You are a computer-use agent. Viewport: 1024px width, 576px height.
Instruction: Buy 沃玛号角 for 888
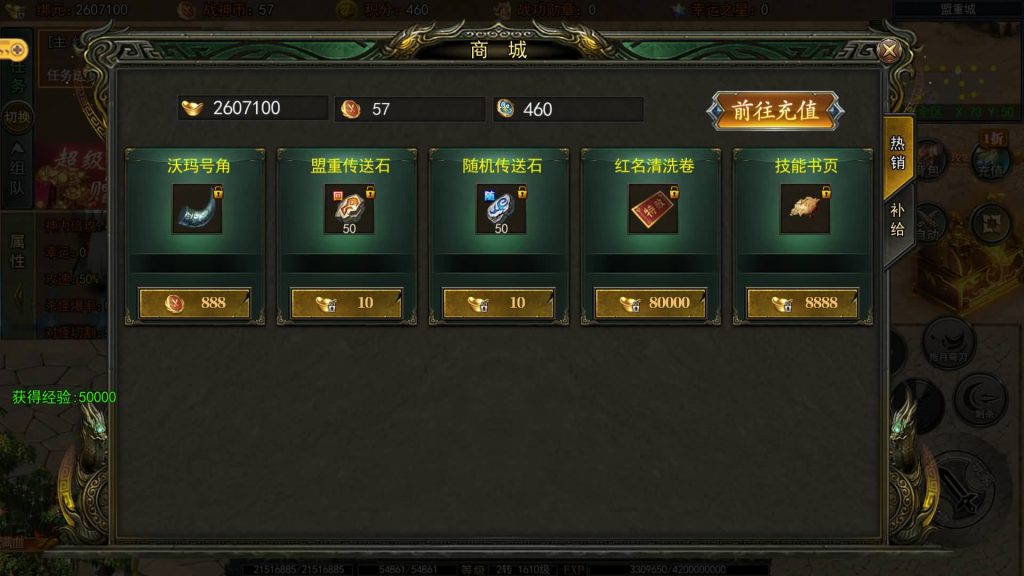[x=195, y=303]
